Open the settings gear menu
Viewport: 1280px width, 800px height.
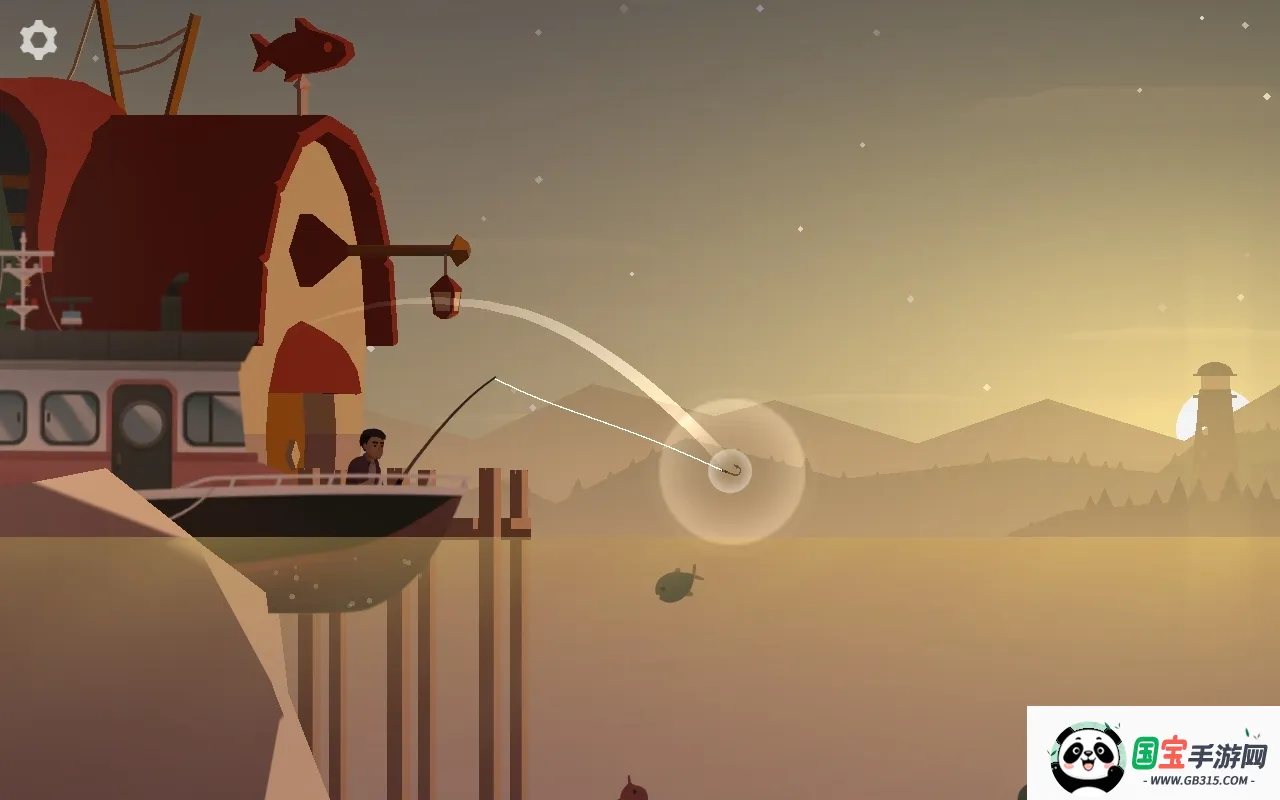[x=38, y=40]
